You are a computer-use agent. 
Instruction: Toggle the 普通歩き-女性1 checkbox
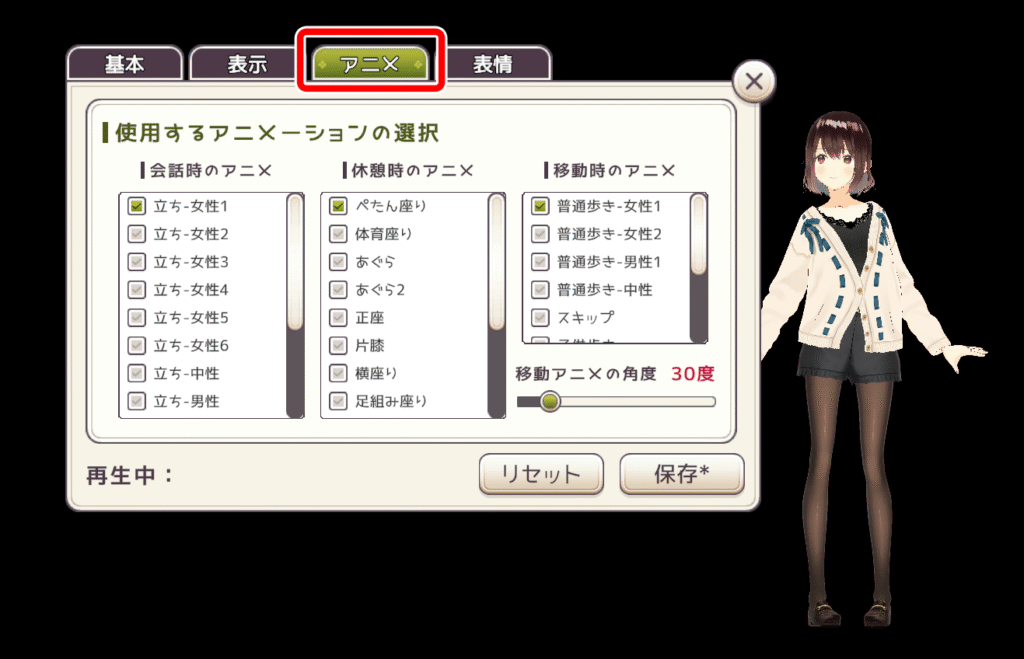pyautogui.click(x=540, y=206)
